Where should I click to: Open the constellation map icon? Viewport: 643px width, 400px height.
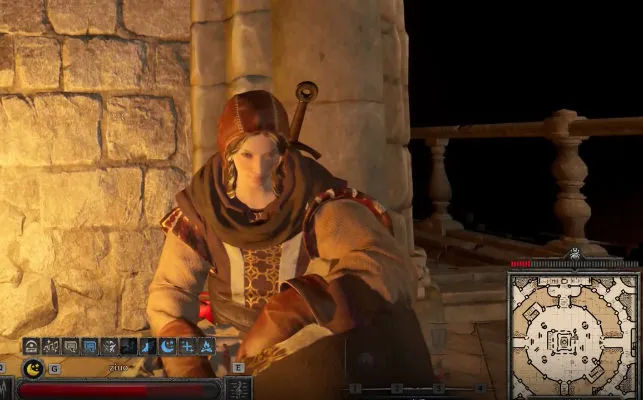(51, 346)
